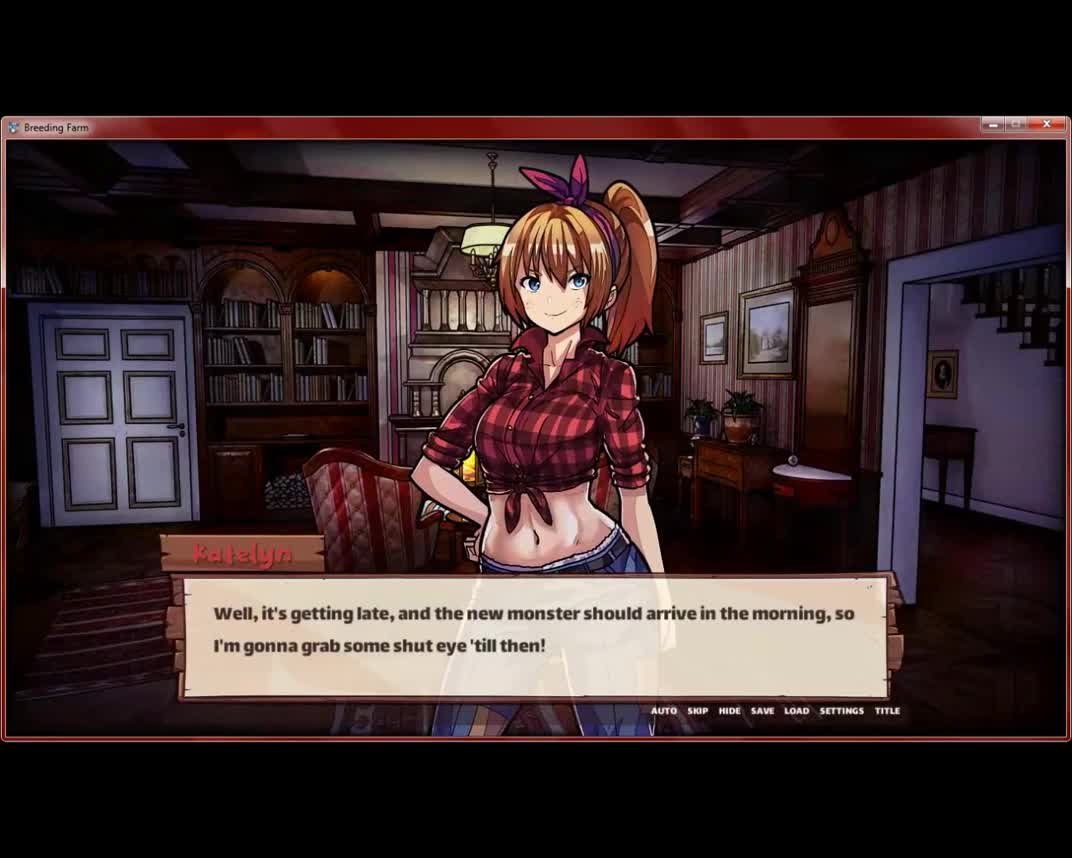Close the Breeding Farm window
The image size is (1072, 858).
(x=1046, y=125)
